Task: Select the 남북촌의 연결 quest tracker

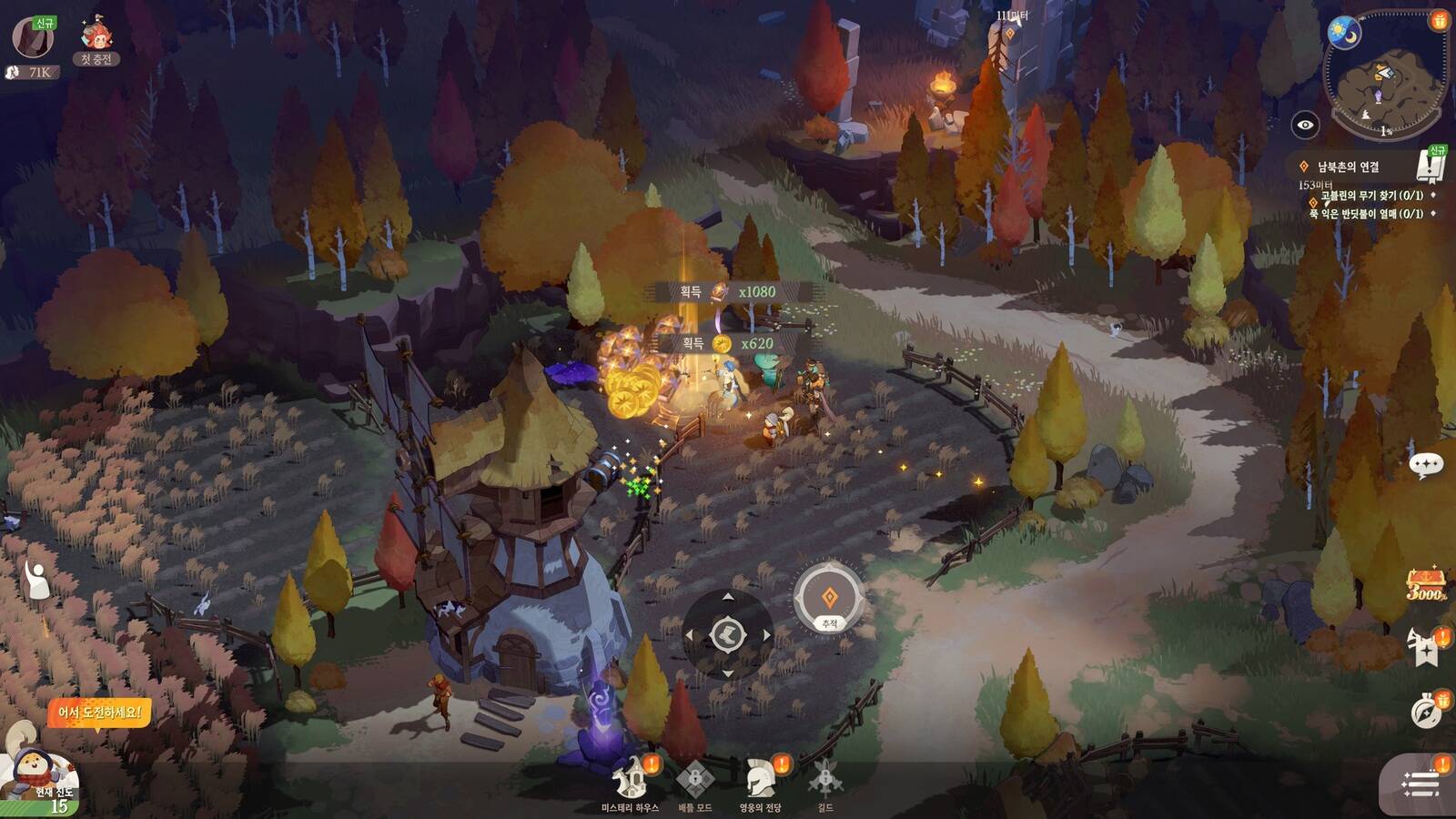Action: (x=1348, y=167)
